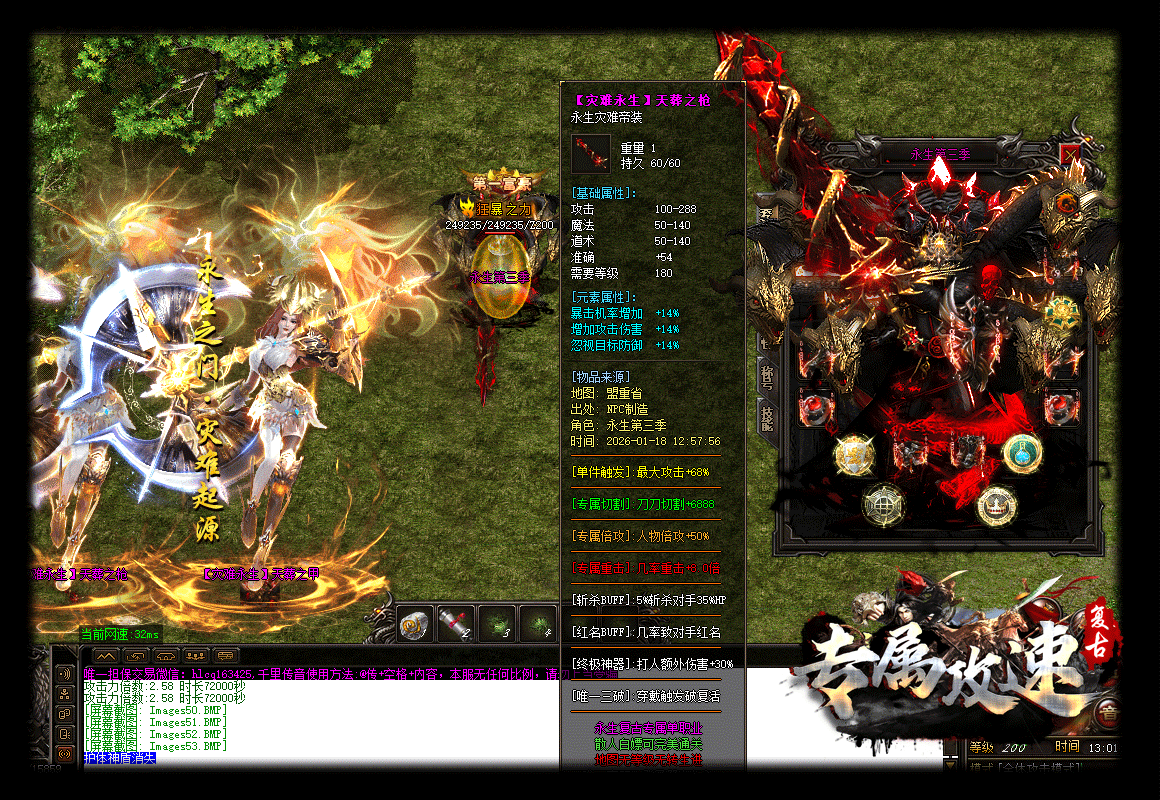Close the character equipment panel

pyautogui.click(x=1071, y=156)
